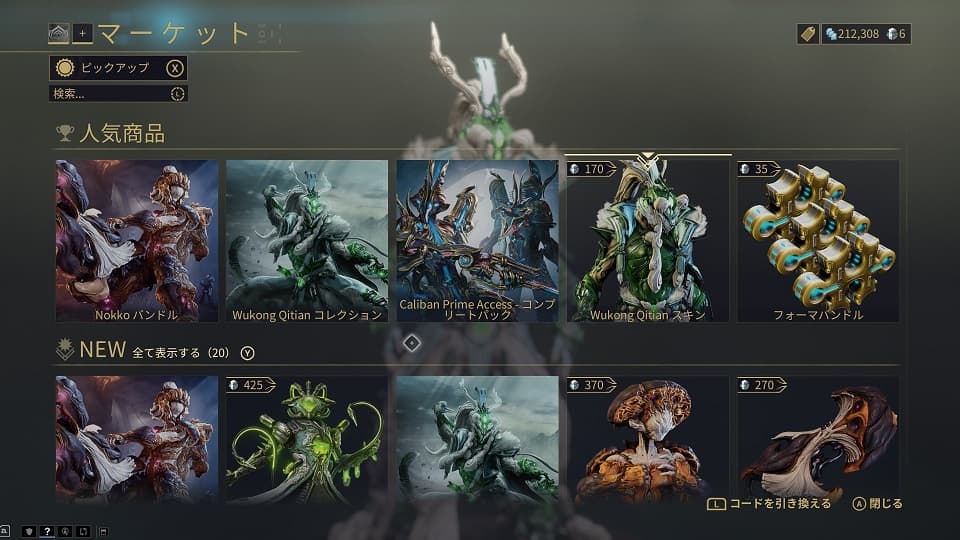This screenshot has height=540, width=960.
Task: Open Nokko バンドル in the 人気商品 row
Action: [x=136, y=241]
